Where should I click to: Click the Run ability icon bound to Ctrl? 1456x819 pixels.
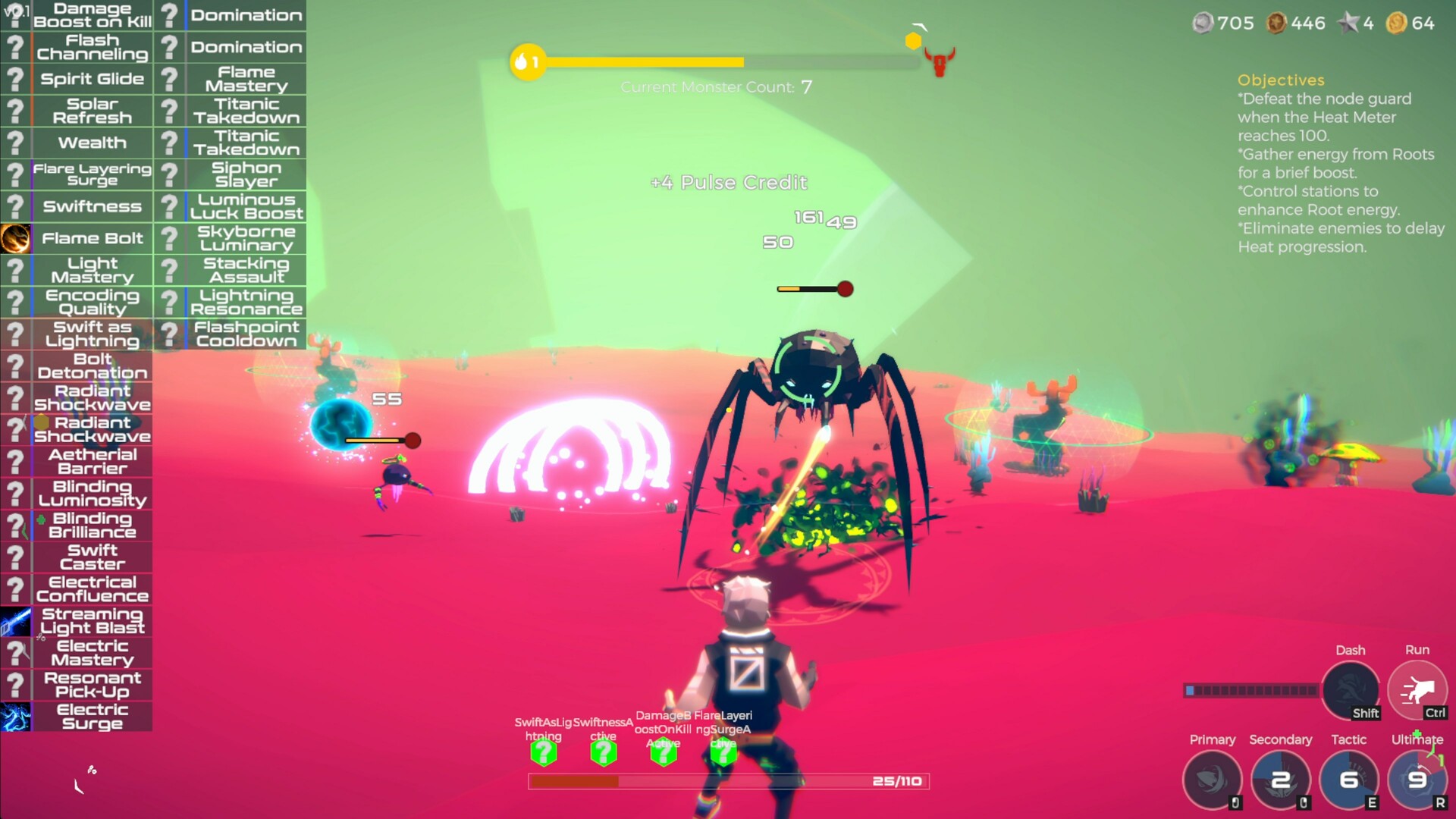pos(1417,689)
